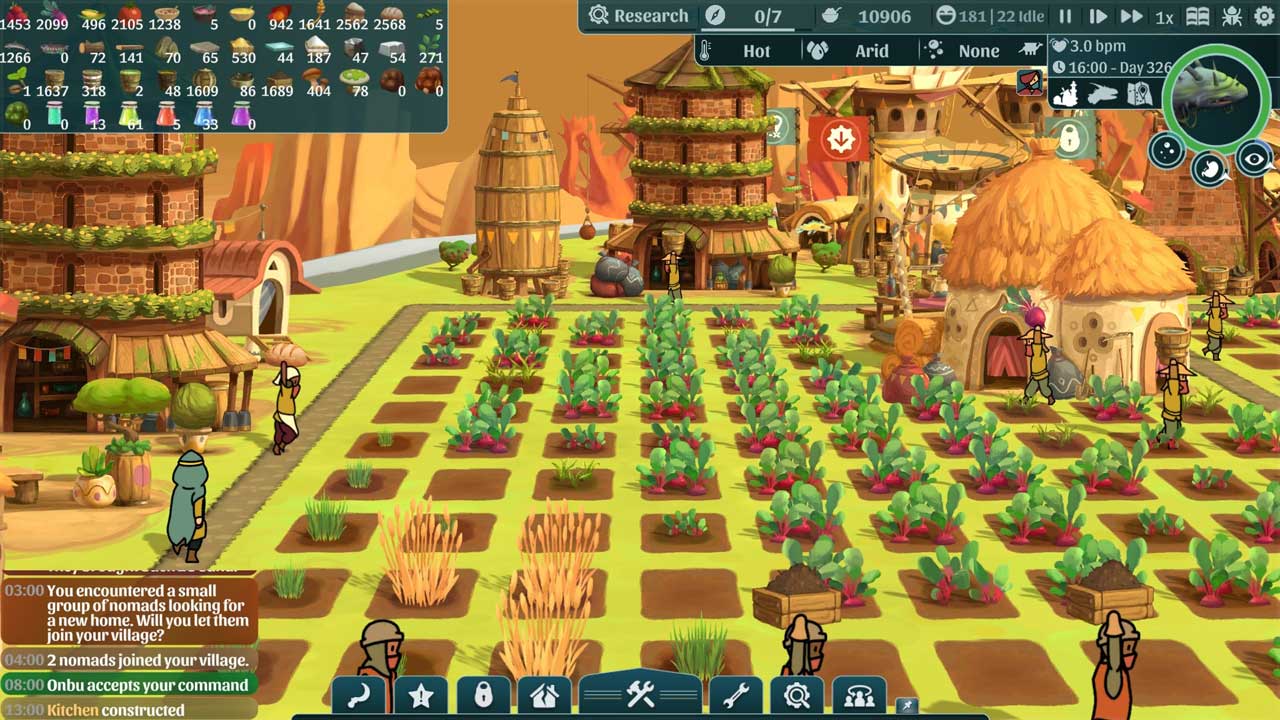Select the demolish building tool

(x=544, y=695)
